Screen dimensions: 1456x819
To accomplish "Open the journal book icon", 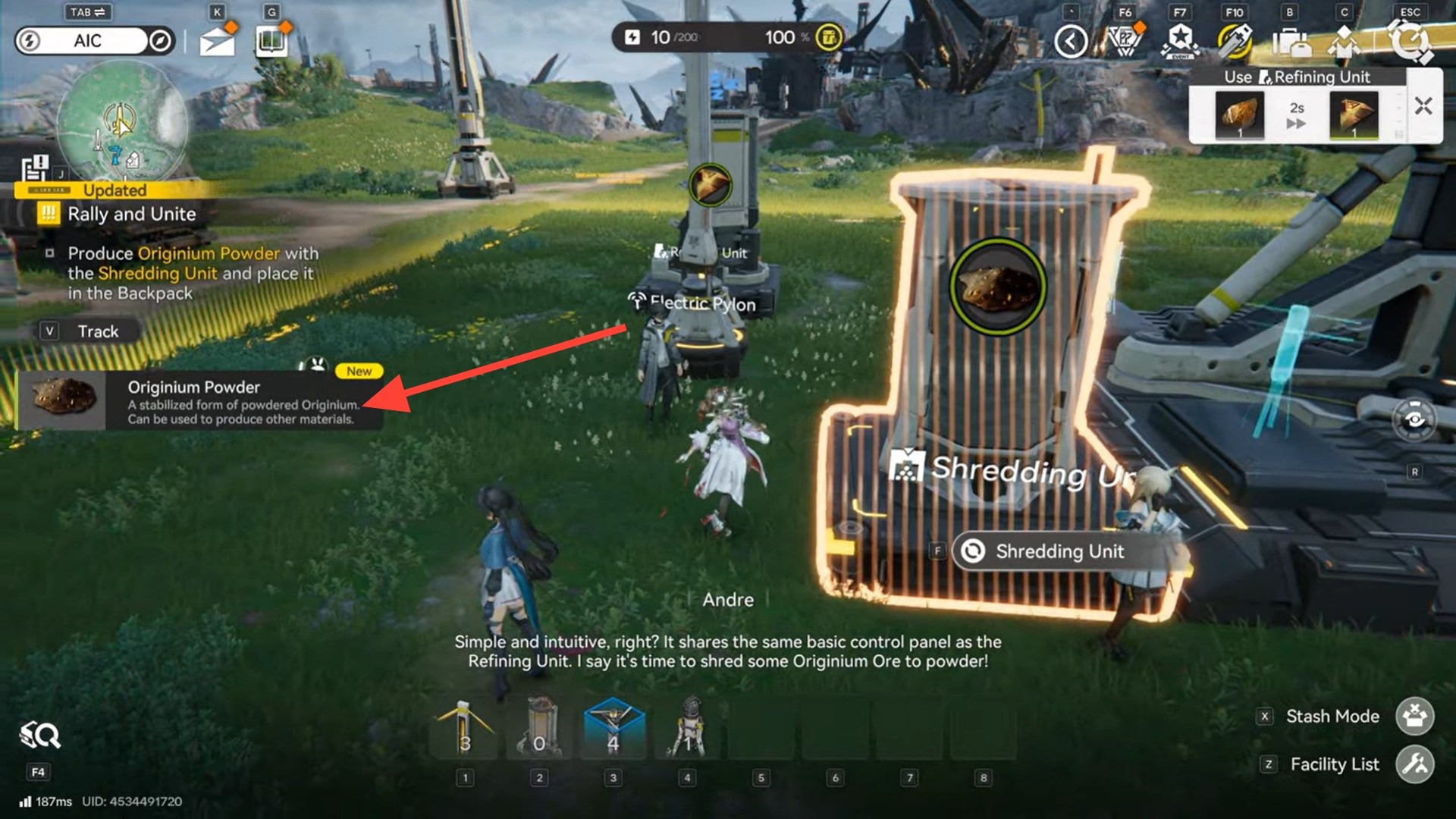I will tap(271, 41).
